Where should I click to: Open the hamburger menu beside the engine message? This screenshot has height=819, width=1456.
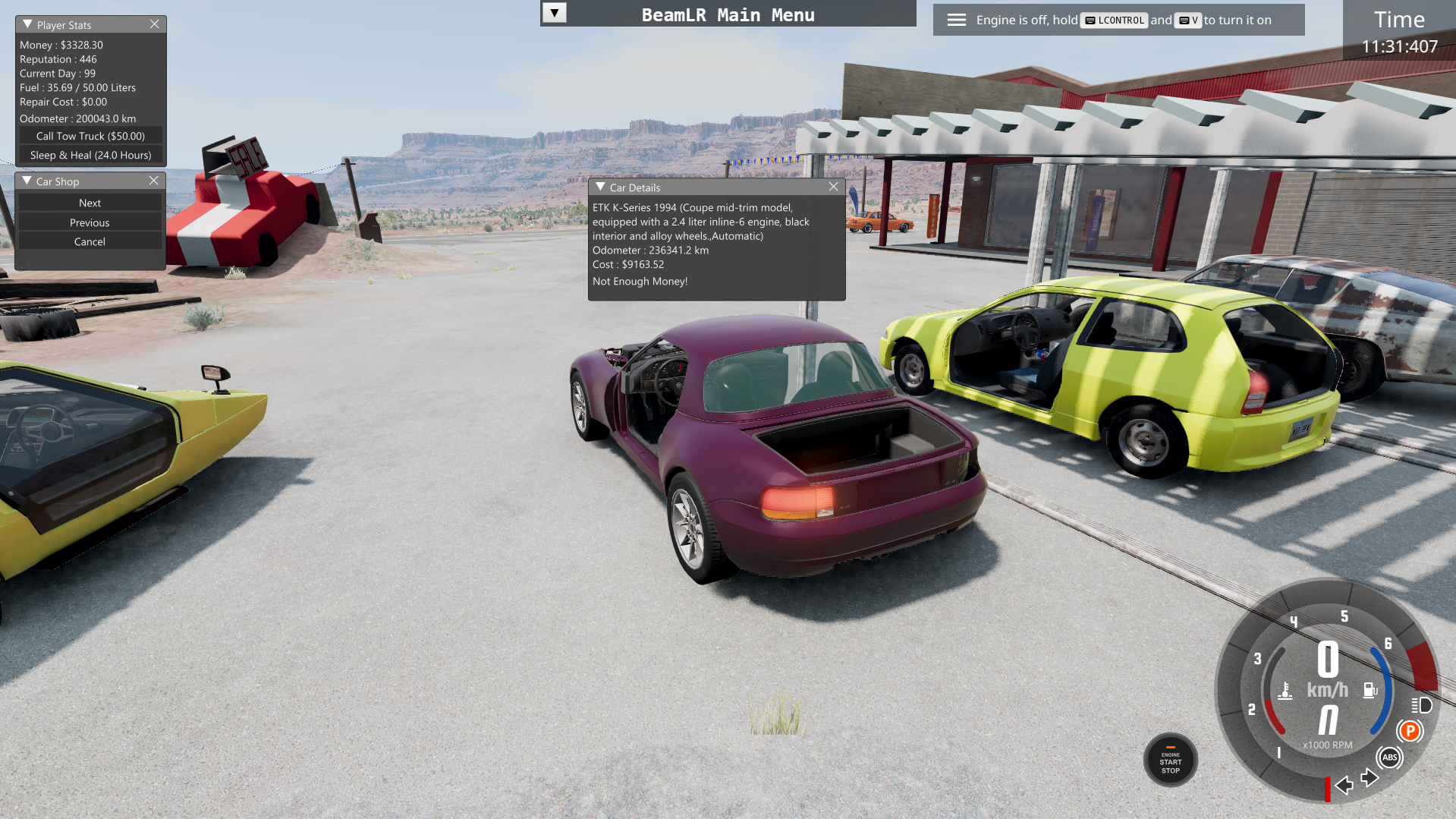[x=957, y=20]
